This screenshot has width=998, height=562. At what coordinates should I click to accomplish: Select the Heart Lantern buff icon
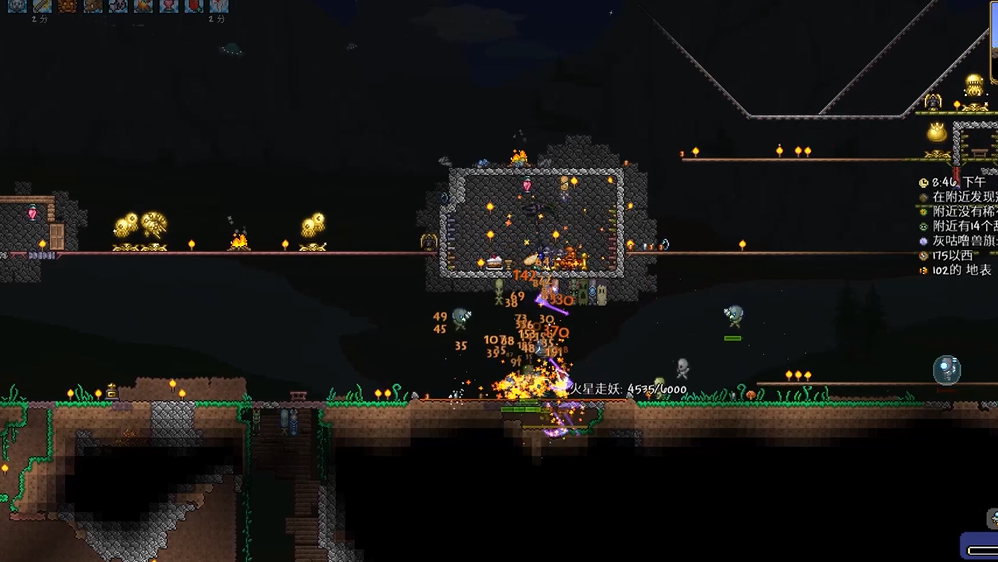coord(169,6)
